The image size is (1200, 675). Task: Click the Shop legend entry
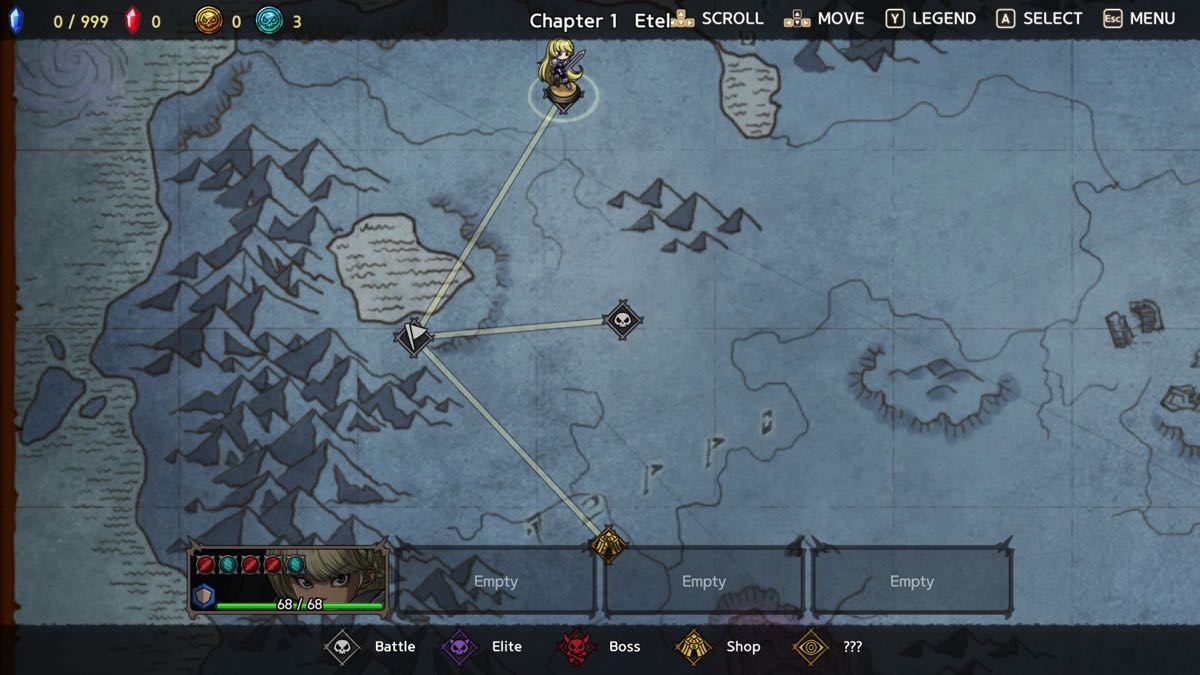[718, 646]
